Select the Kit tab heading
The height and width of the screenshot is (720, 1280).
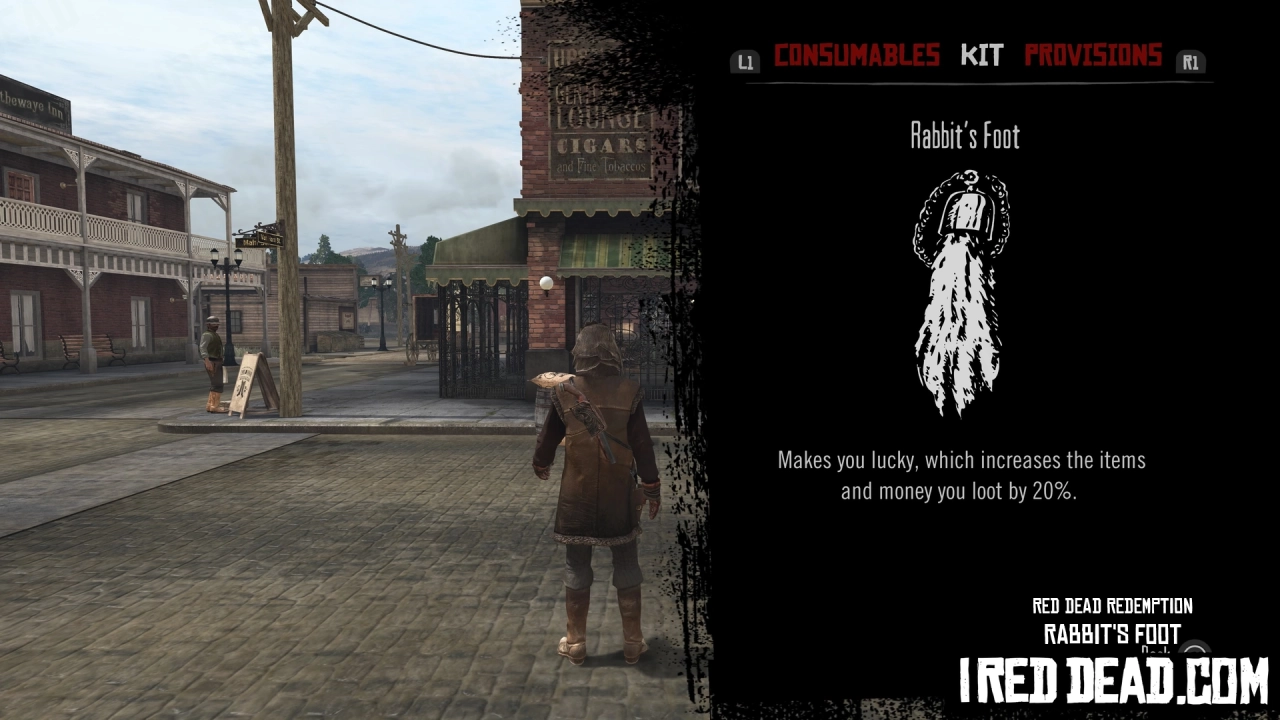pyautogui.click(x=981, y=55)
